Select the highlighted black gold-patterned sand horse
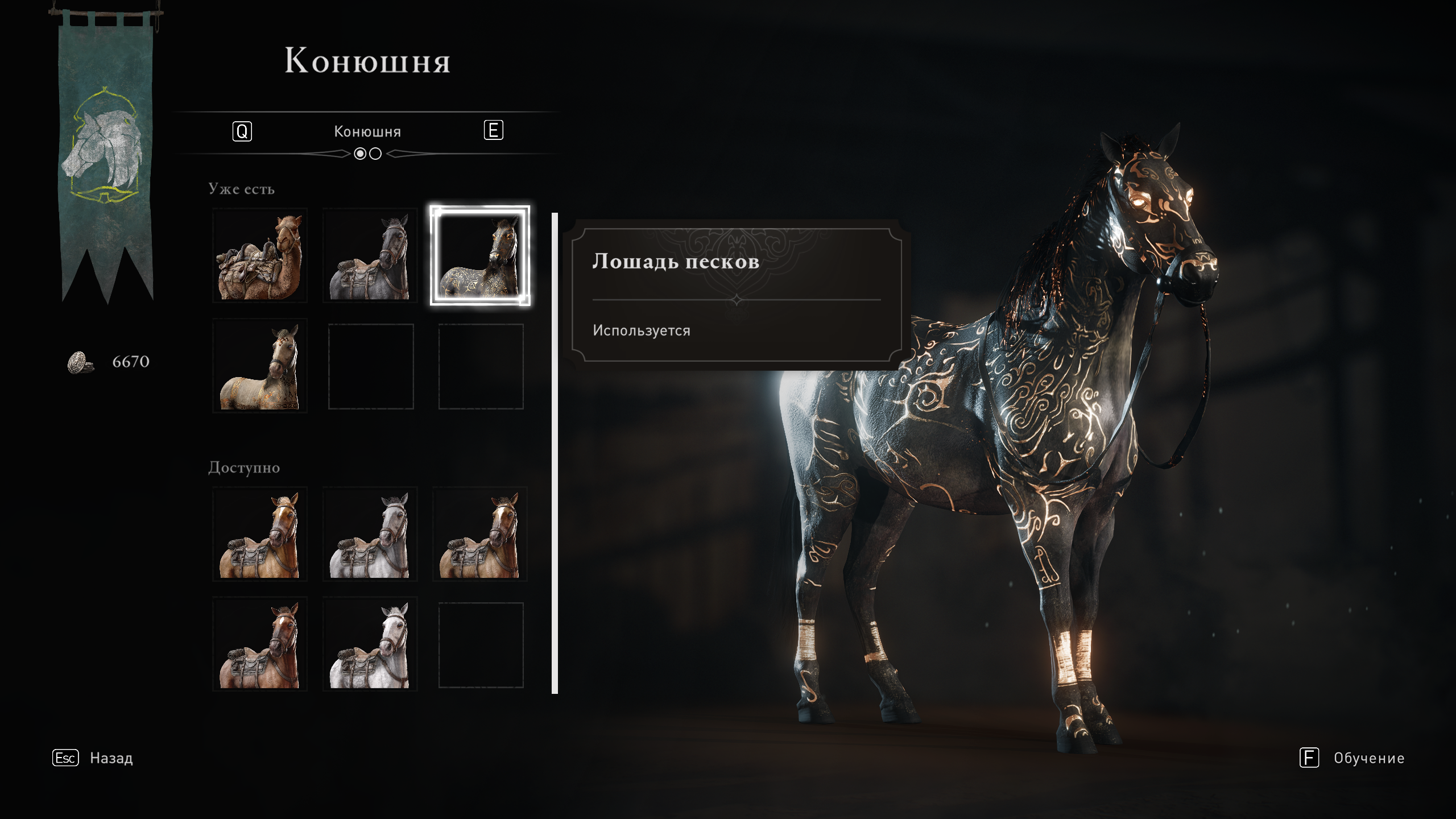1456x819 pixels. [480, 255]
